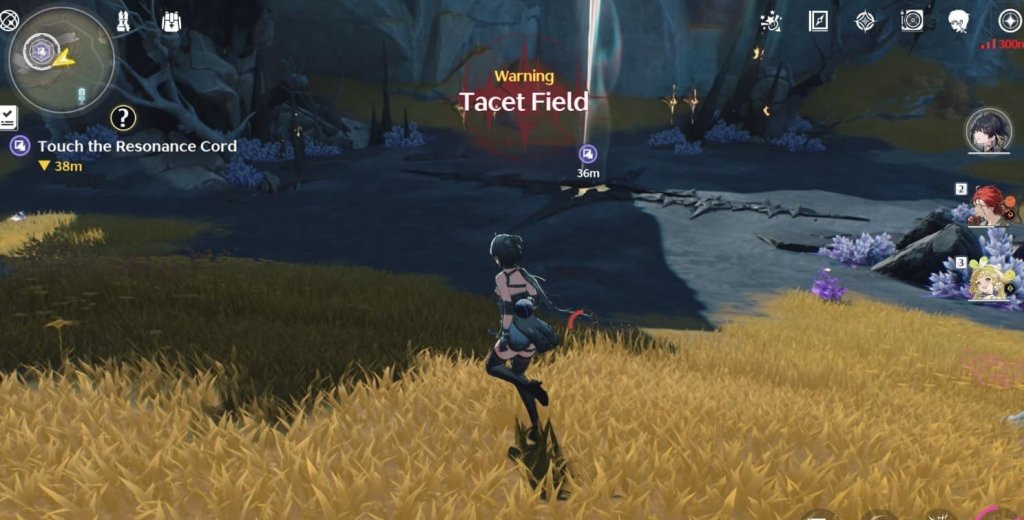Click the yellow question mark help icon
Image resolution: width=1024 pixels, height=520 pixels.
pyautogui.click(x=123, y=118)
